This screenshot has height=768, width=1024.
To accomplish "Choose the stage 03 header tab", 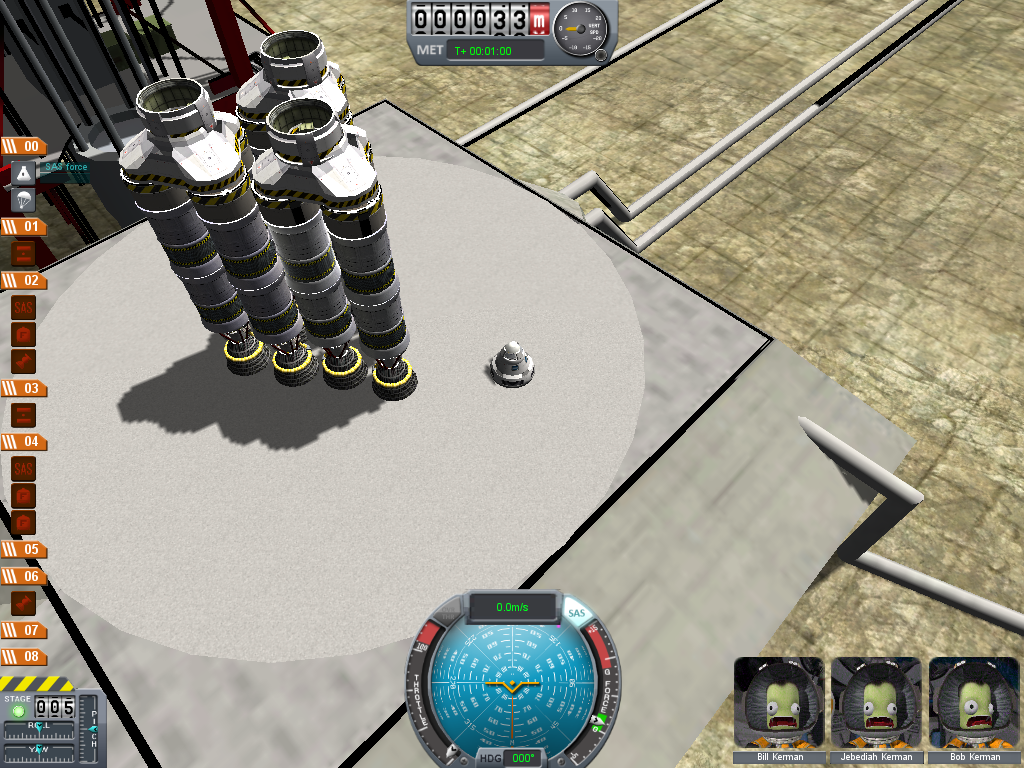I will pyautogui.click(x=23, y=388).
